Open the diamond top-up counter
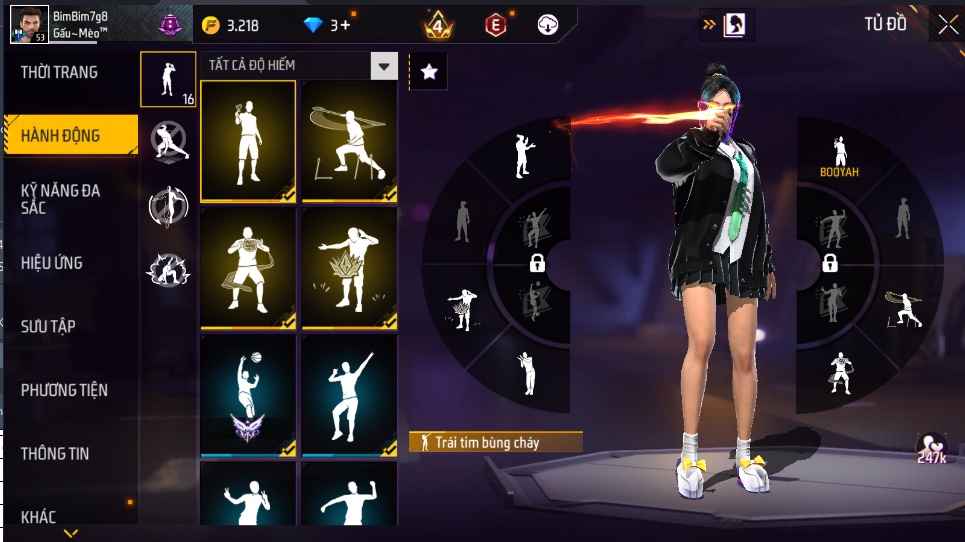The width and height of the screenshot is (965, 542). (326, 25)
